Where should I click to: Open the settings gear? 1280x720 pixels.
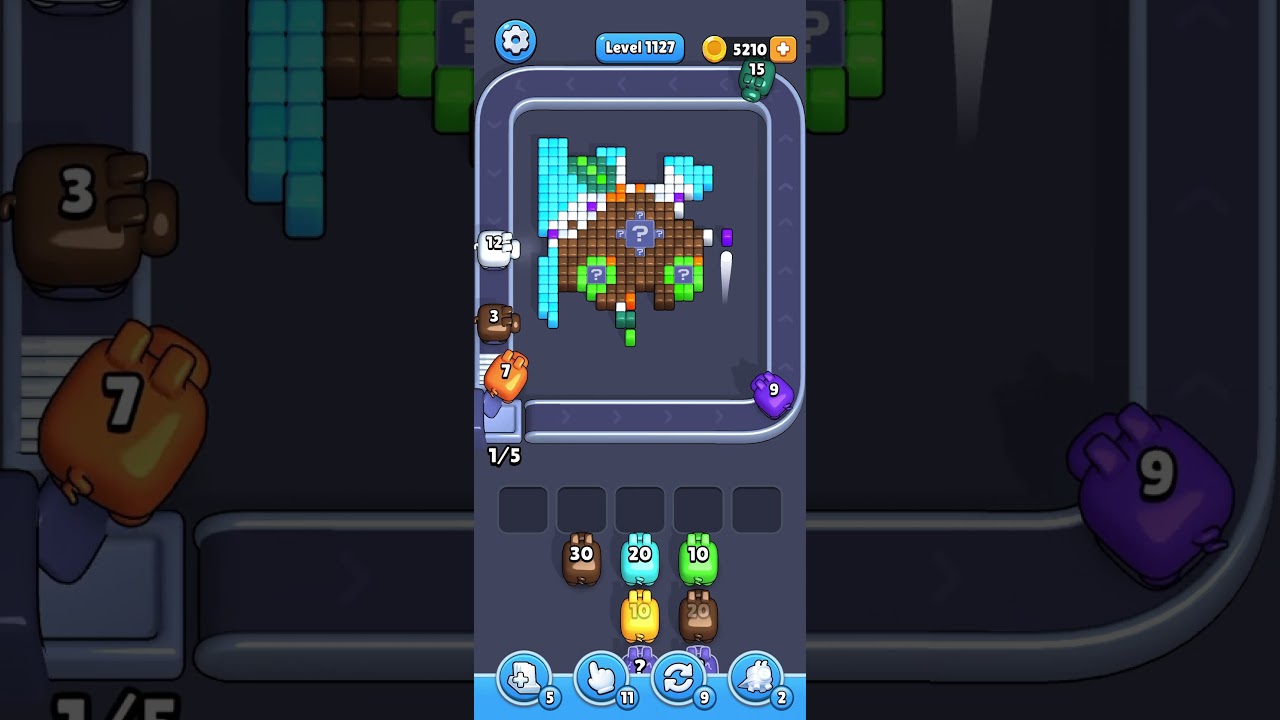click(517, 41)
